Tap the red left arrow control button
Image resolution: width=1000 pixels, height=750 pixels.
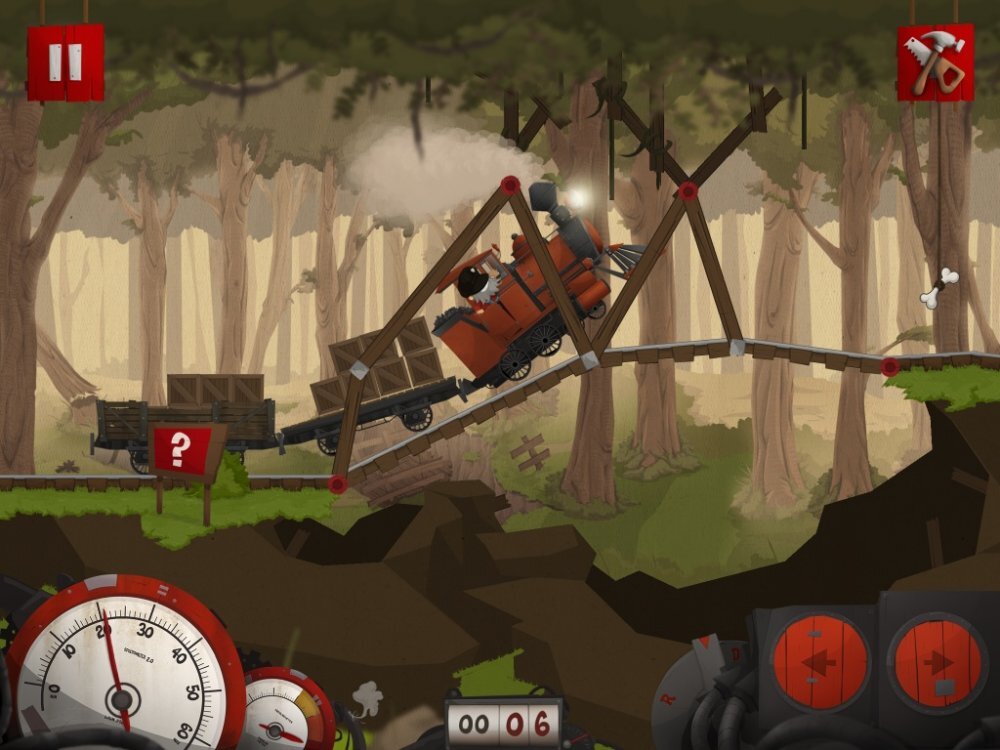tap(819, 661)
